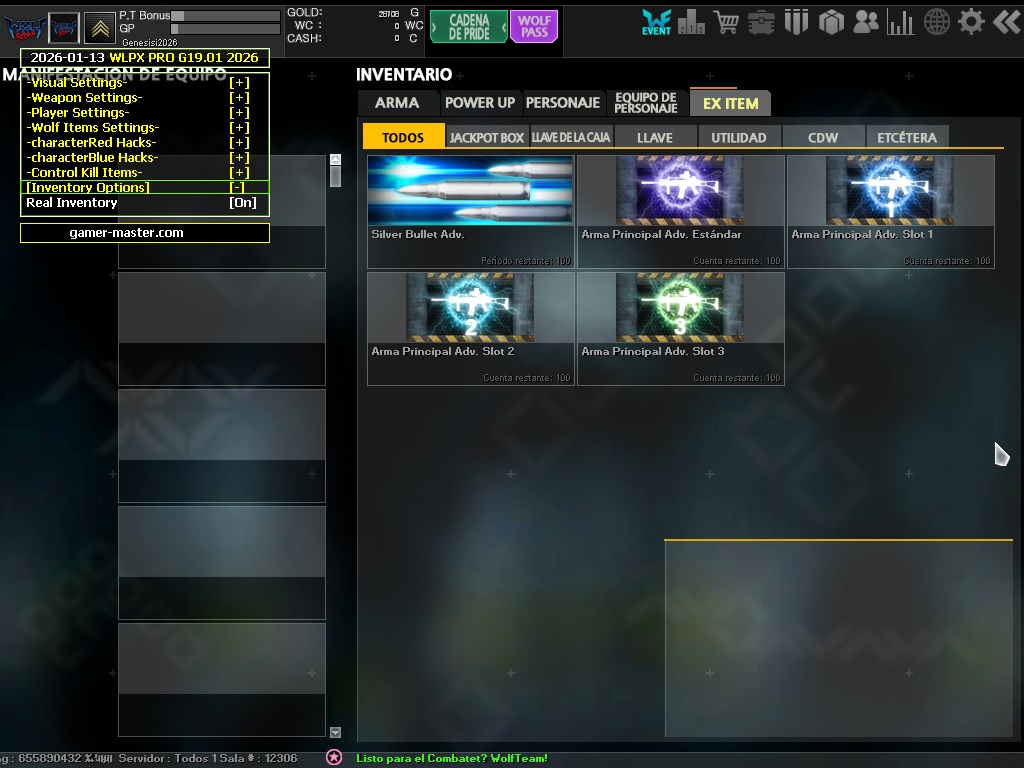Switch to the ARMA inventory tab
This screenshot has height=768, width=1024.
[397, 103]
